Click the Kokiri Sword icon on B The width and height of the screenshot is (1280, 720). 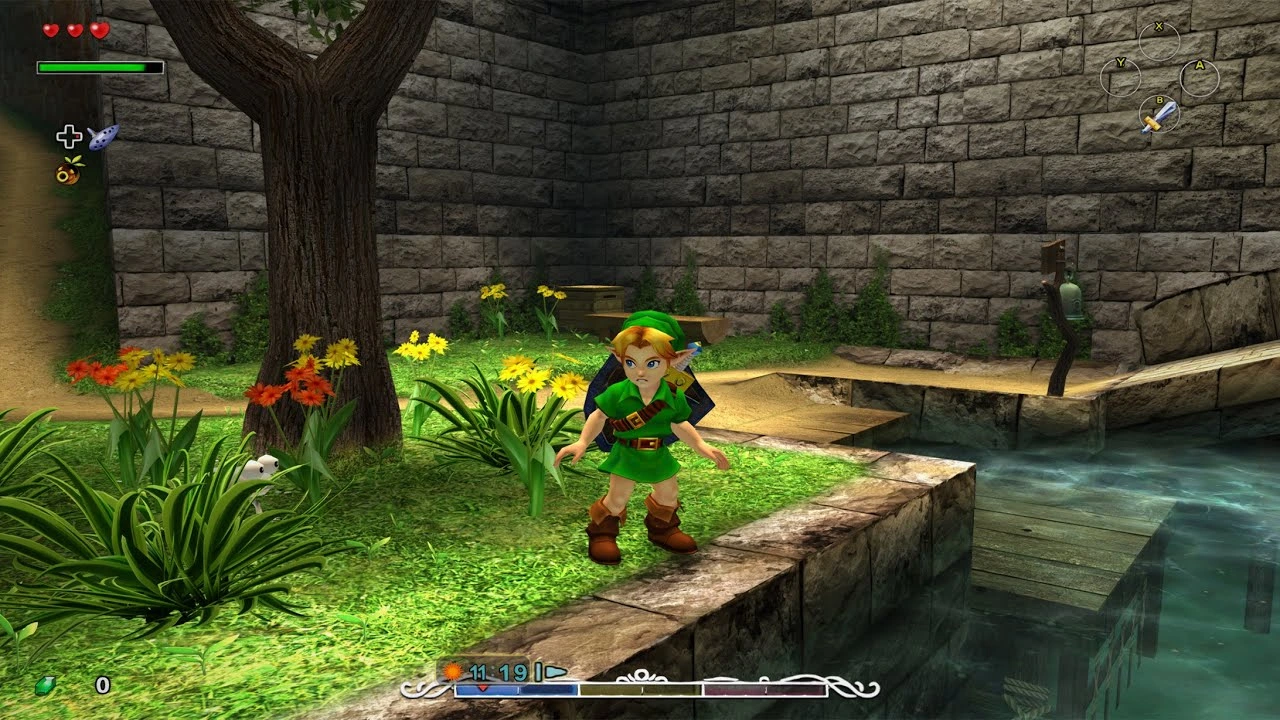pyautogui.click(x=1160, y=118)
